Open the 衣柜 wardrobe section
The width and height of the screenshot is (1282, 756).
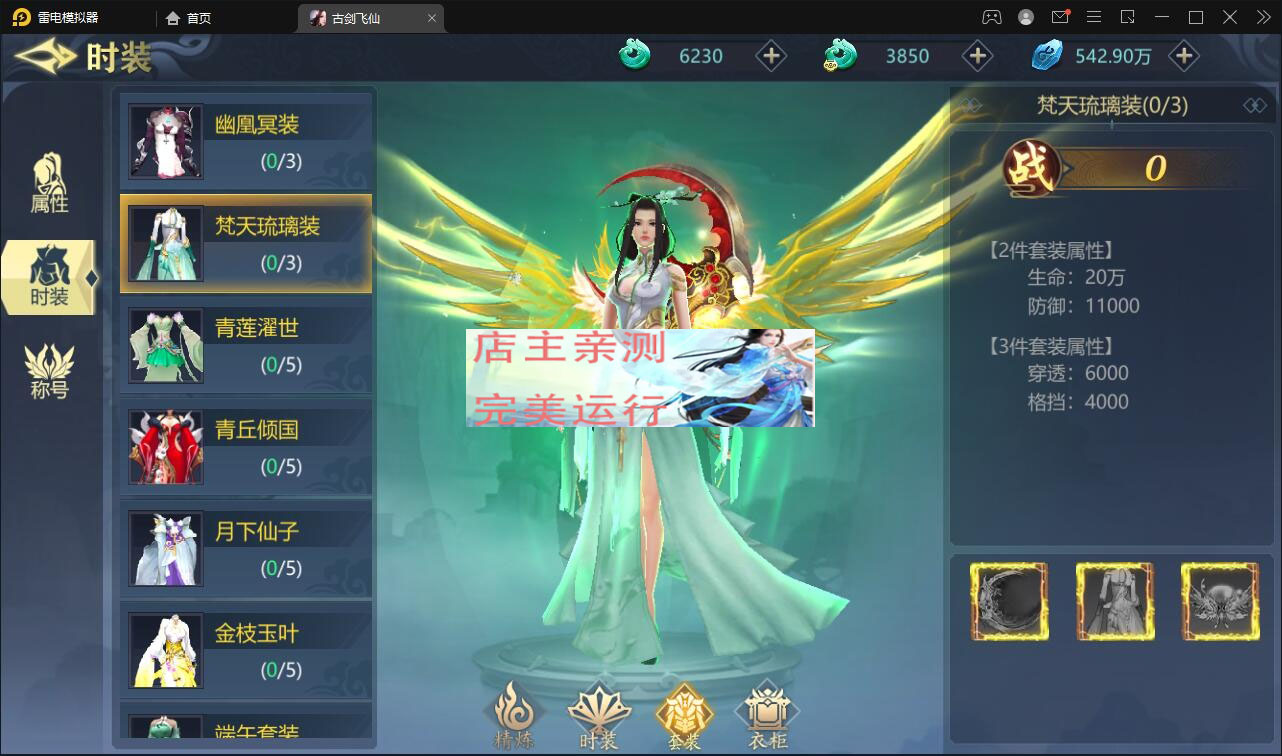(768, 716)
